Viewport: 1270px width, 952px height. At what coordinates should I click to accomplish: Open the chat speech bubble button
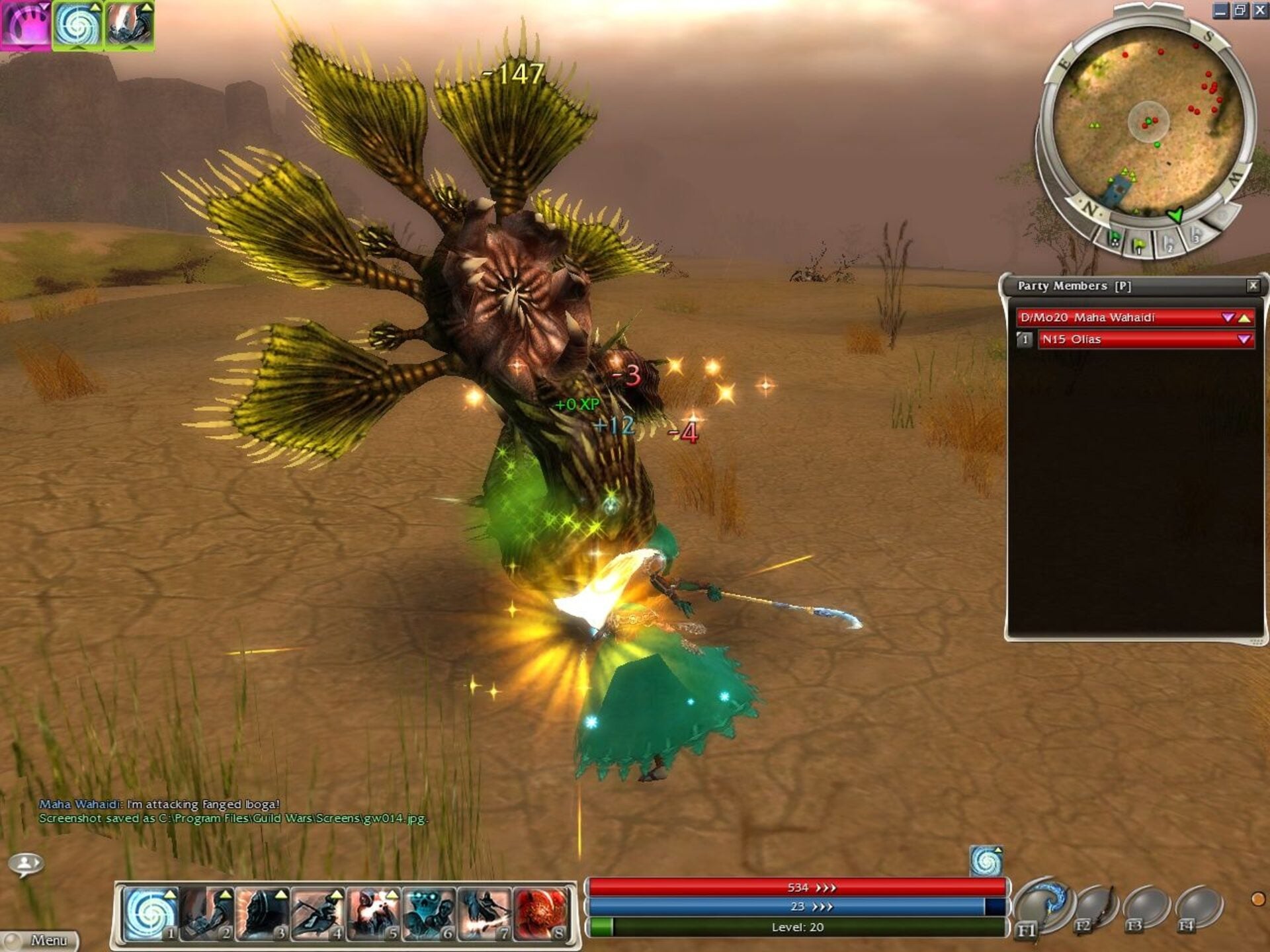click(26, 864)
